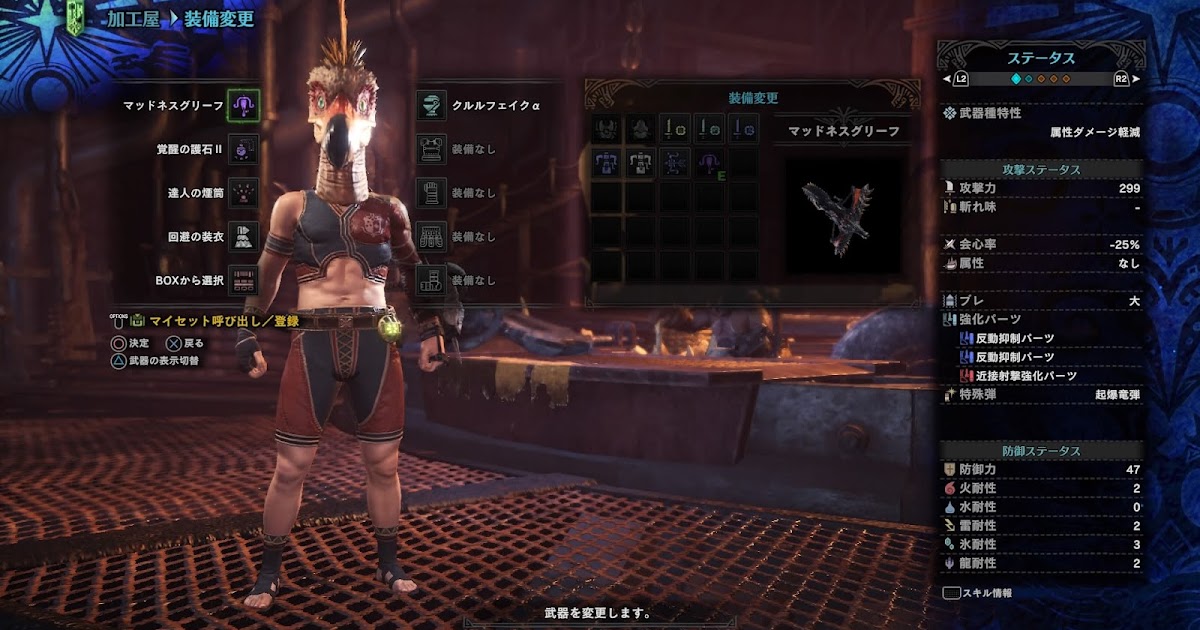Select the empty waist armor slot
The image size is (1200, 630).
coord(431,236)
